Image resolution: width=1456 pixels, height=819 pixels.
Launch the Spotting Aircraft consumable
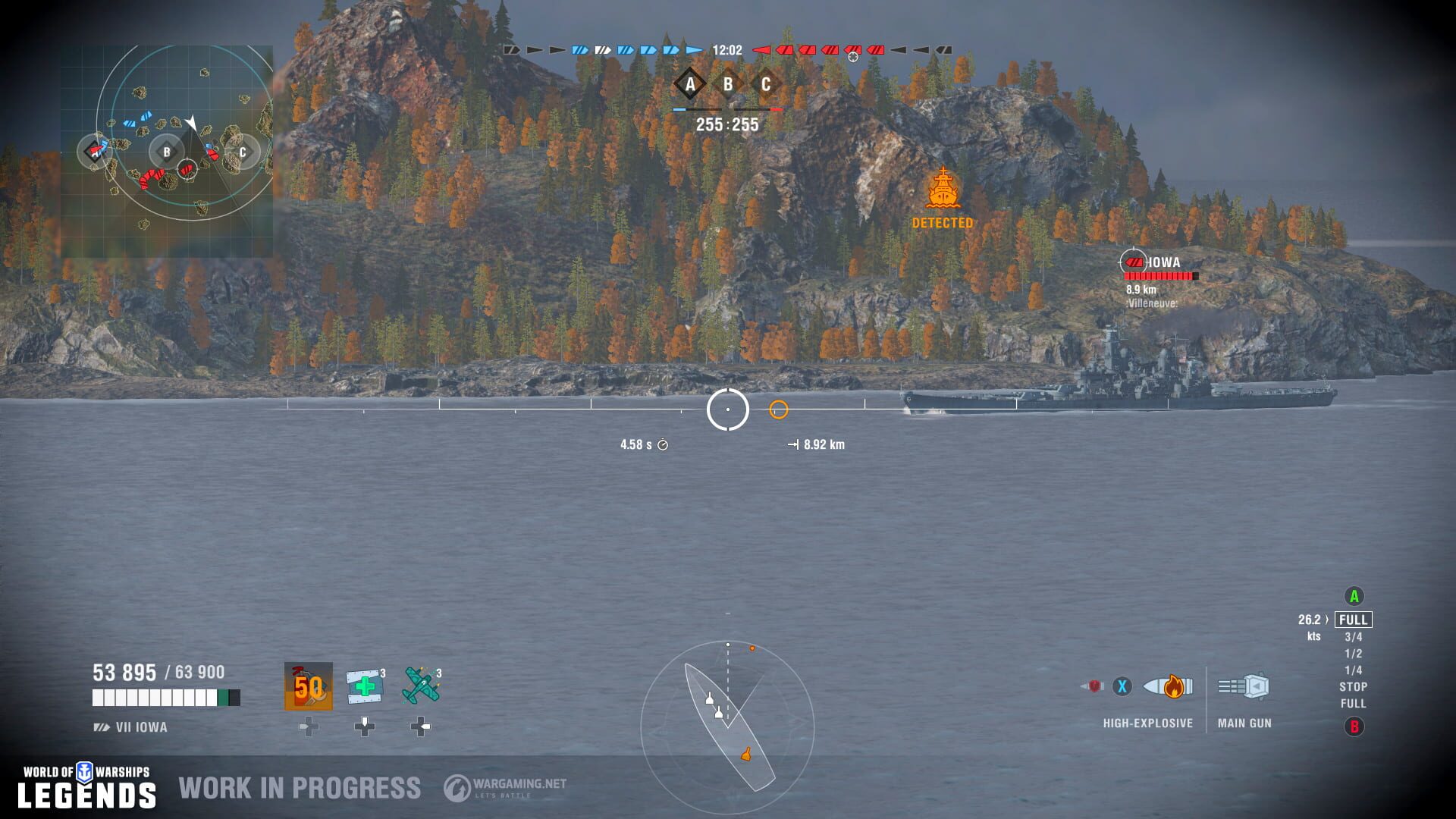point(420,686)
